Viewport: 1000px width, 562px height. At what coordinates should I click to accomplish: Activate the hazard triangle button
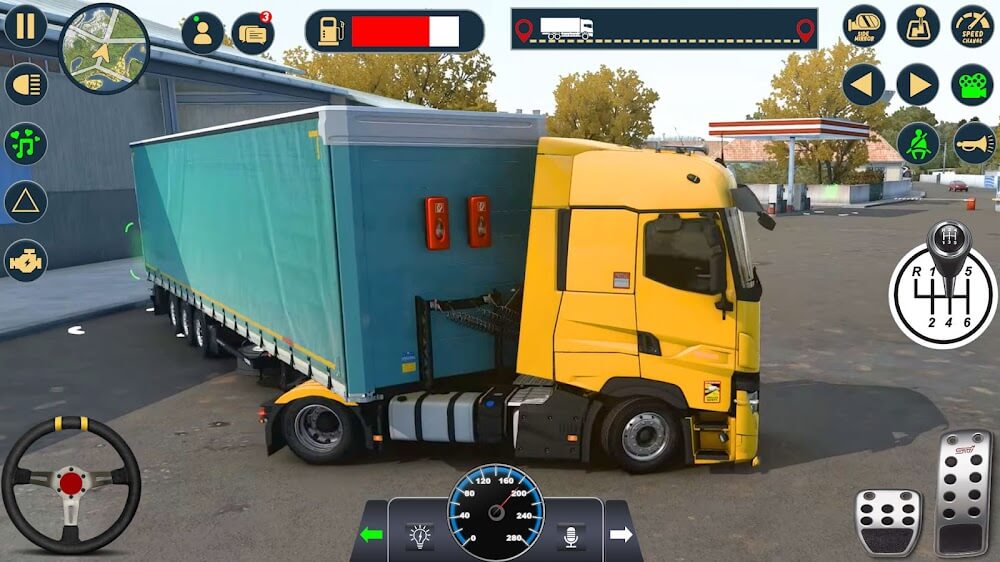tap(25, 202)
